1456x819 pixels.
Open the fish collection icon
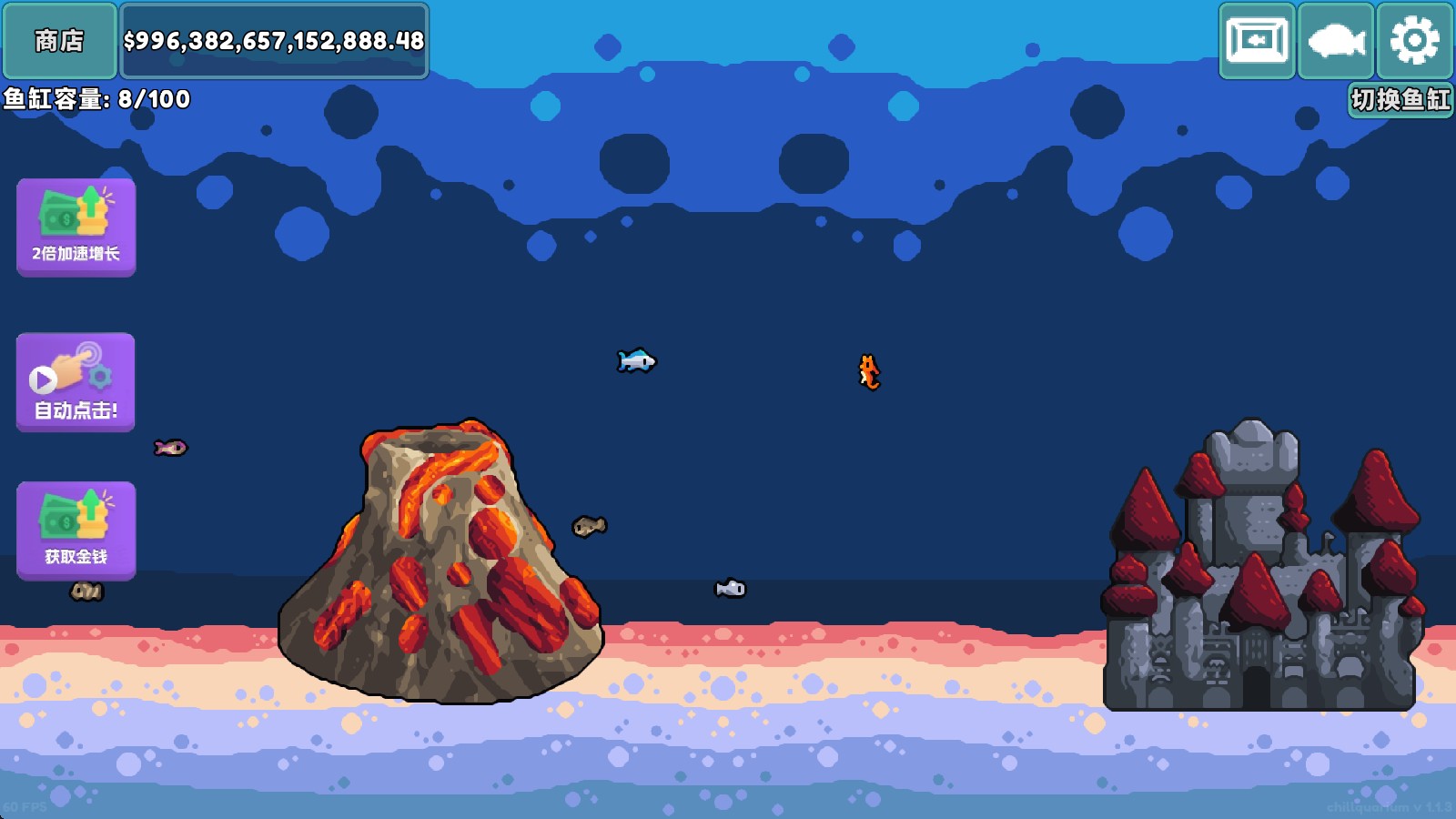1336,41
